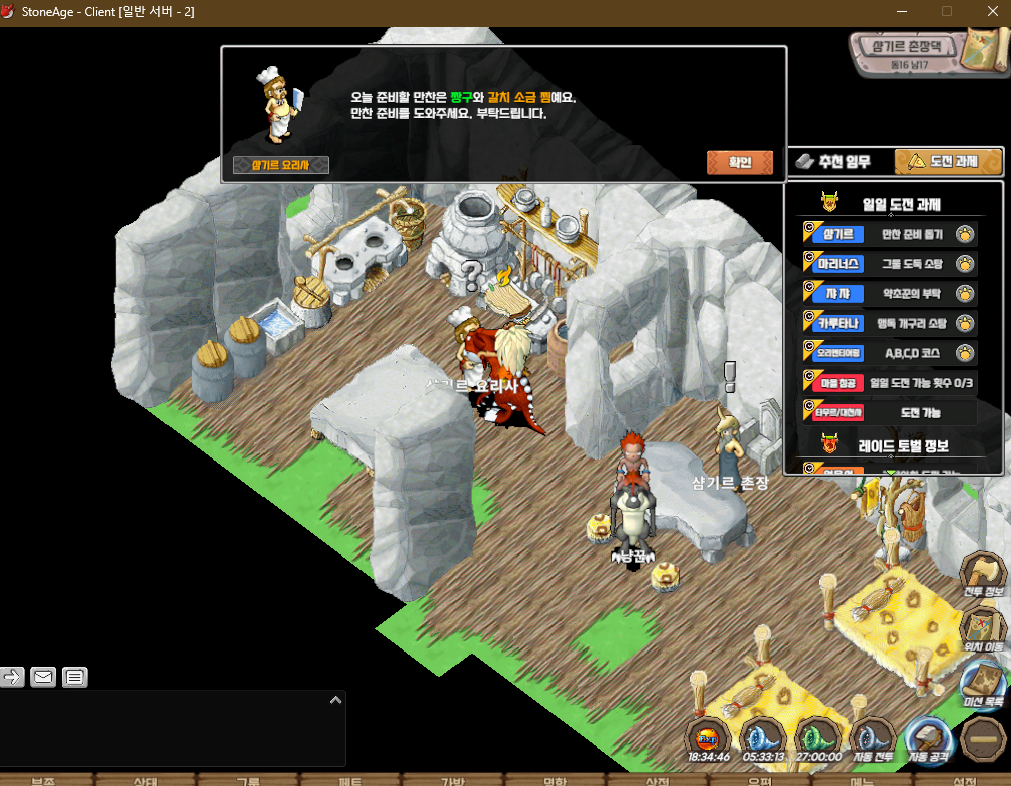Open the 전투 정보 axe icon

click(982, 574)
